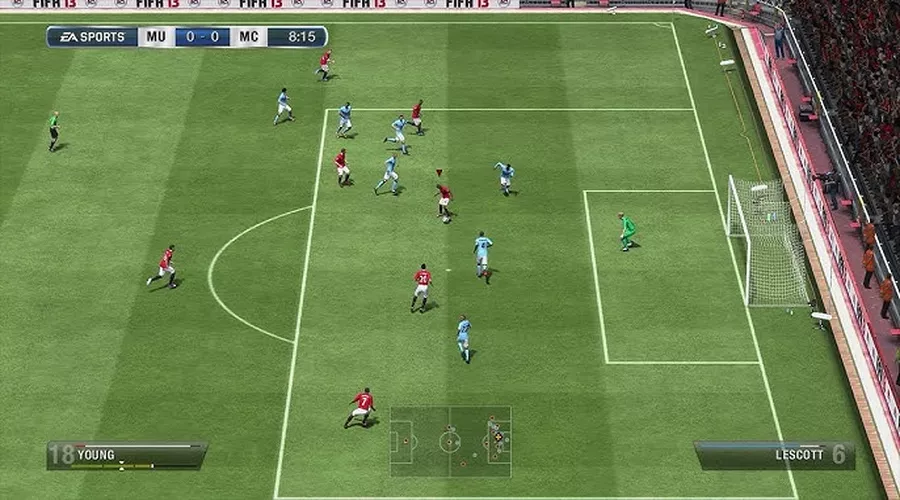The image size is (900, 500).
Task: Select the Young player name panel
Action: click(x=127, y=456)
